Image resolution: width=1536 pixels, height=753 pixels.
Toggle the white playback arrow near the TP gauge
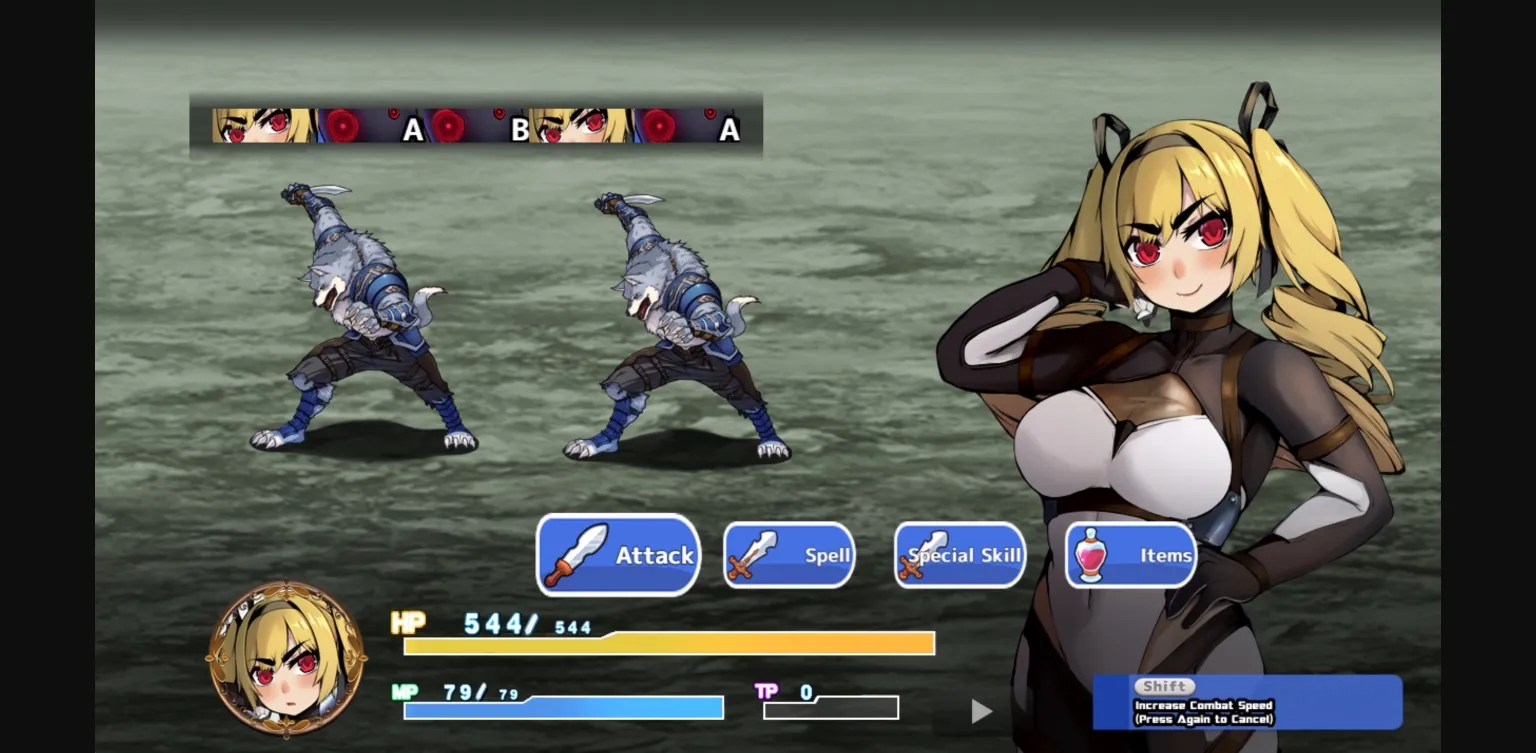[982, 711]
